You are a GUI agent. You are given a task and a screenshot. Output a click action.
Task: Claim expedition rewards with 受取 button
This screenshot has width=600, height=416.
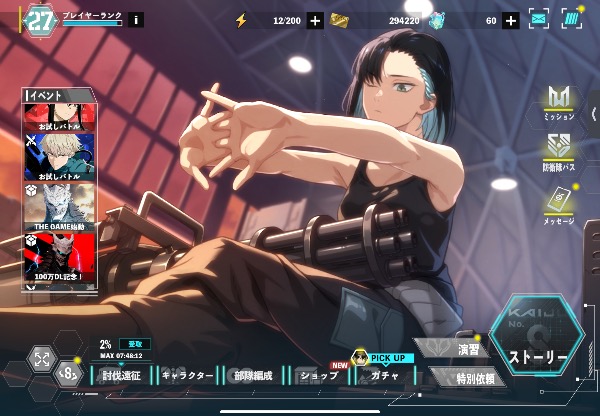(131, 343)
